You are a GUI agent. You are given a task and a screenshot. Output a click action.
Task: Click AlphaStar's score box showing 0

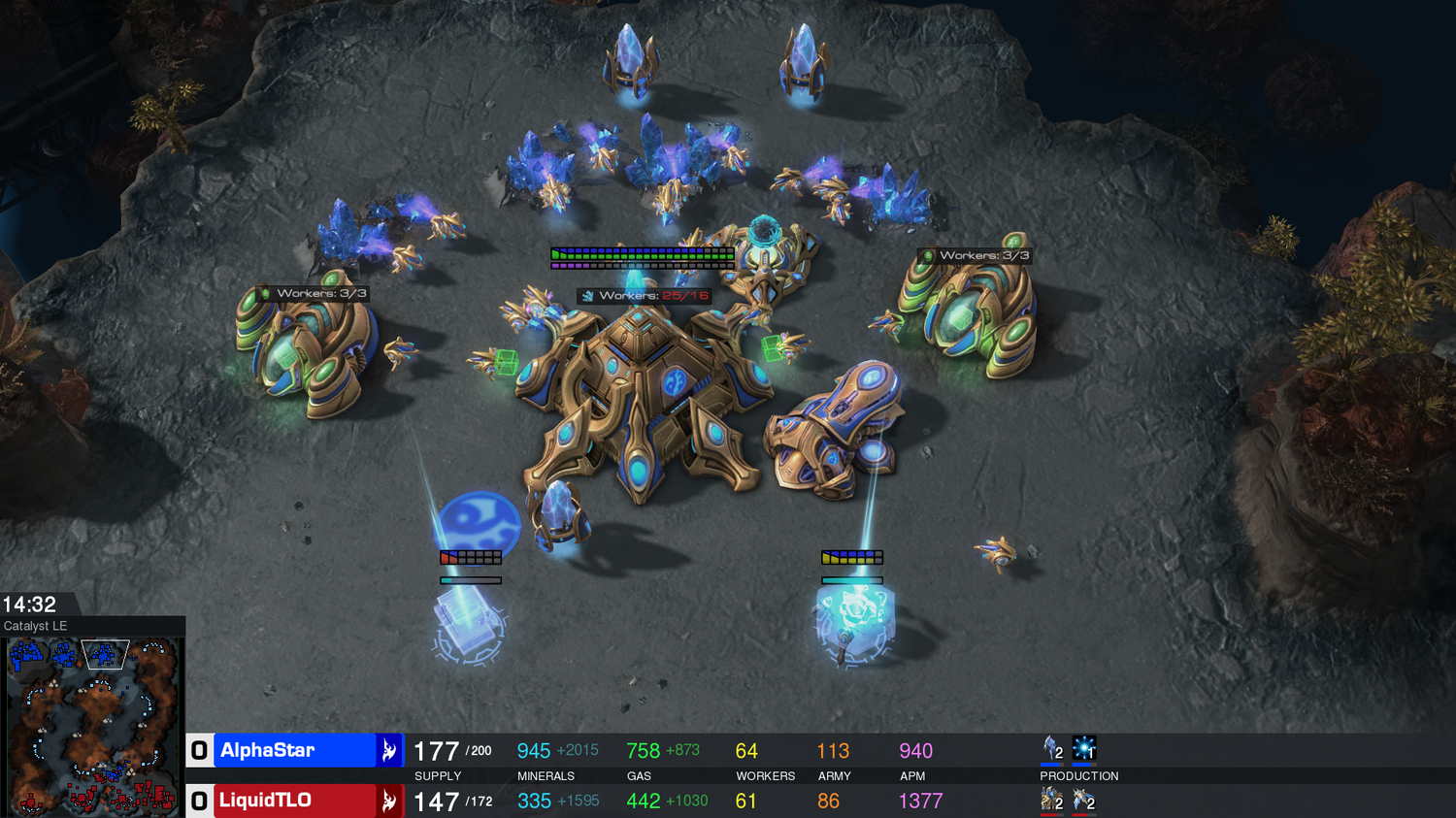199,750
